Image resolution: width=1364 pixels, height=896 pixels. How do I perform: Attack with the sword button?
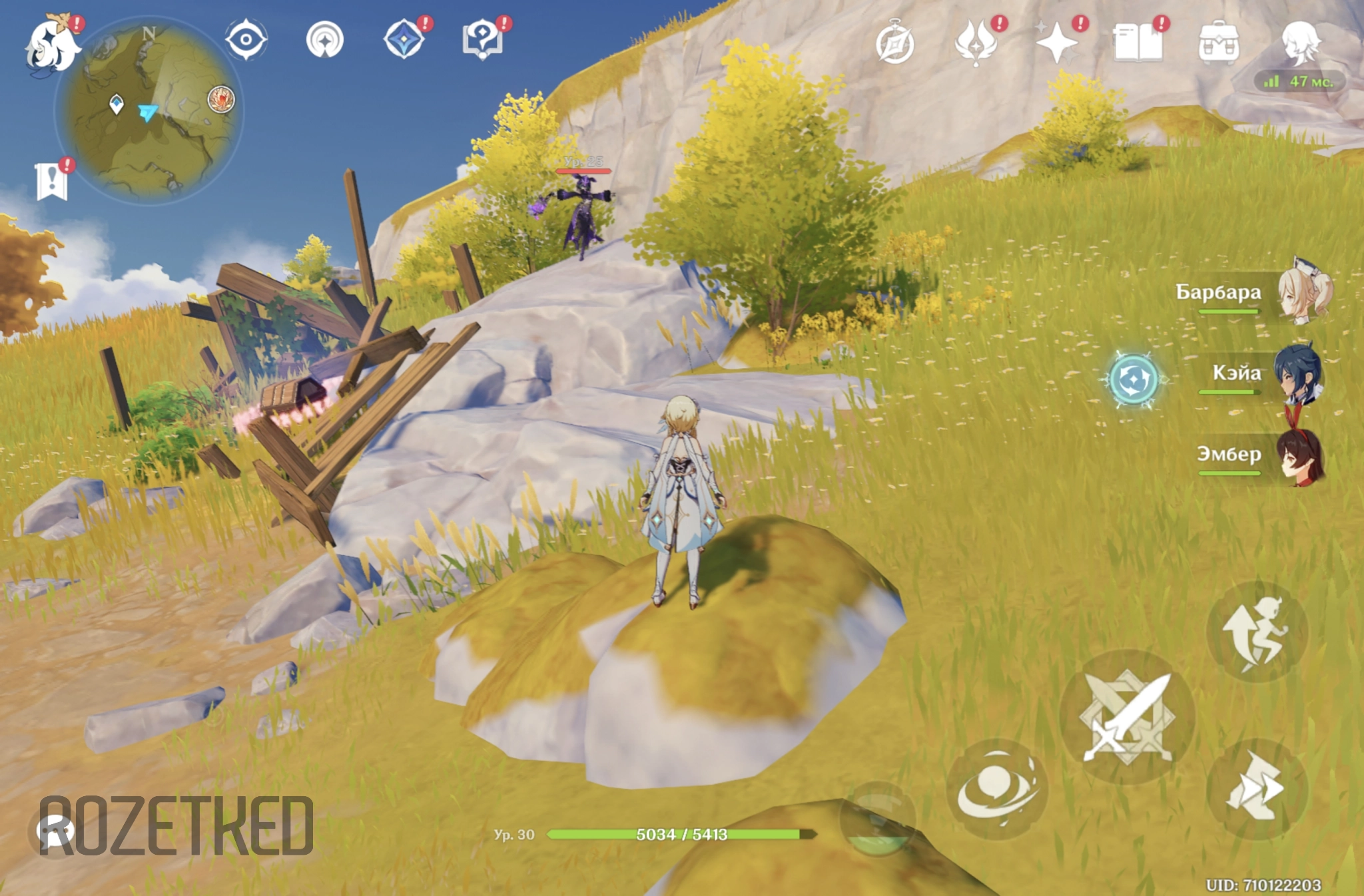(1127, 717)
